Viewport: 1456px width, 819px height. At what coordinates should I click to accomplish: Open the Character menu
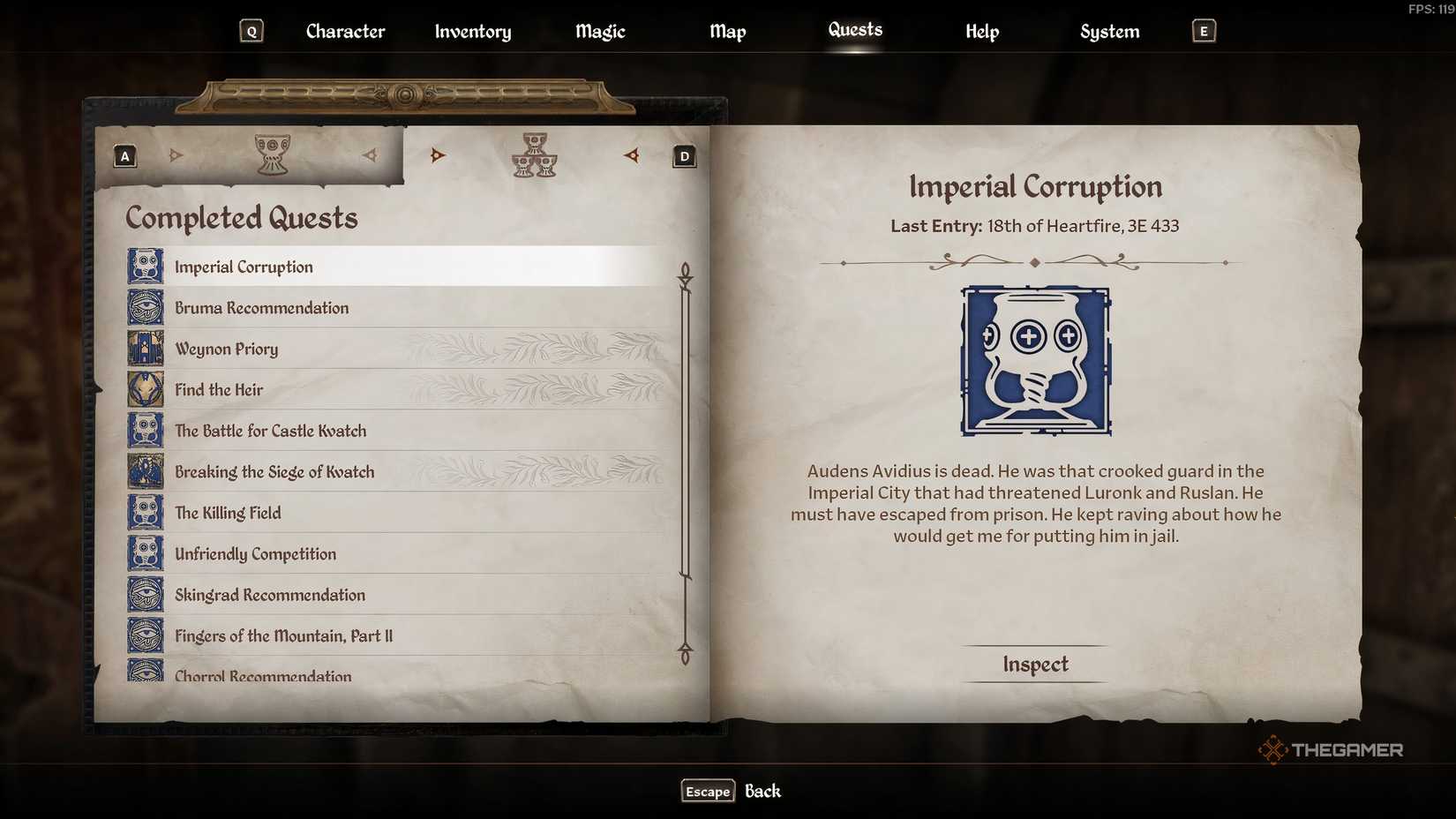344,31
